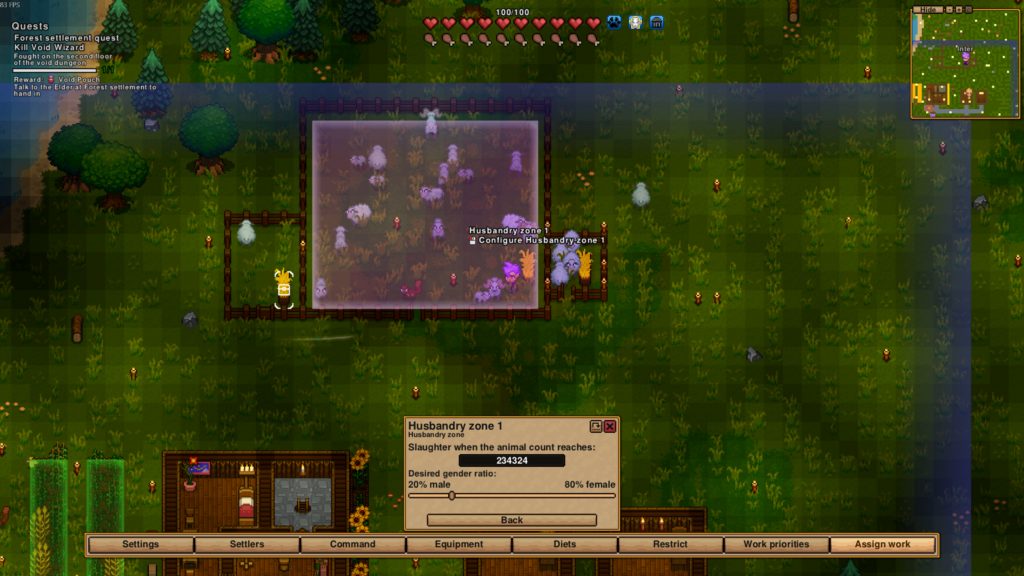Open Work priorities

(775, 545)
